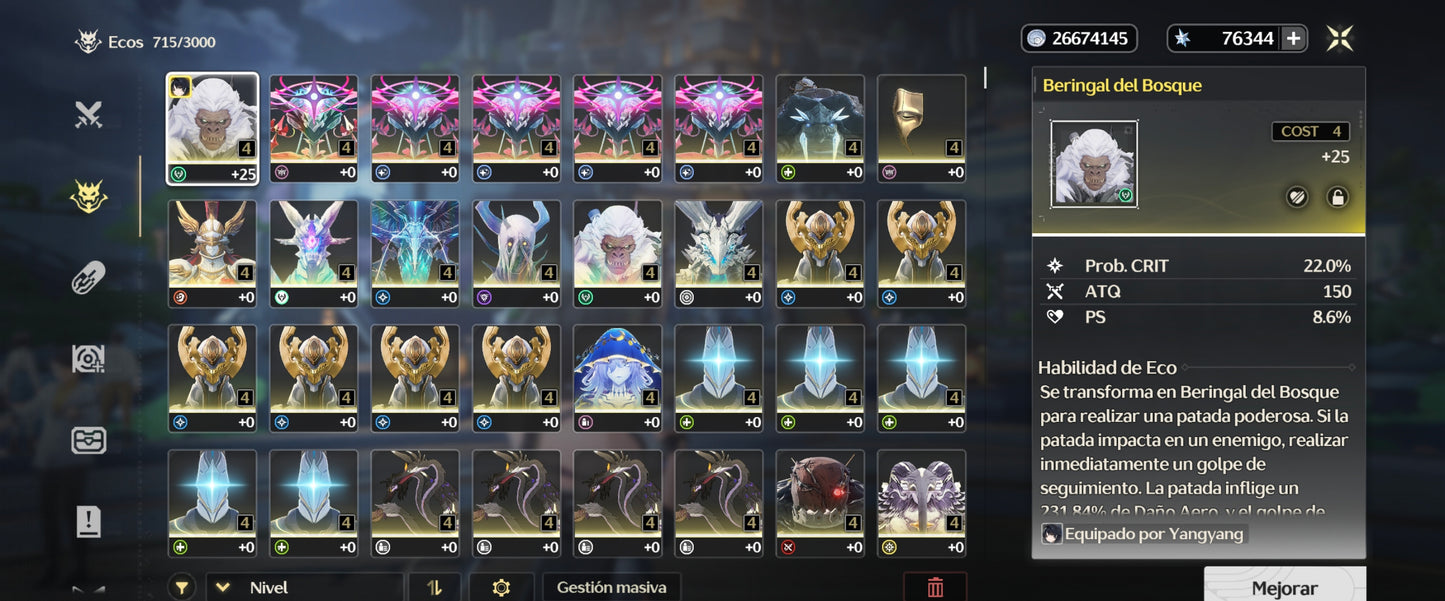This screenshot has height=601, width=1445.
Task: Open the funnel filter options
Action: click(x=182, y=588)
